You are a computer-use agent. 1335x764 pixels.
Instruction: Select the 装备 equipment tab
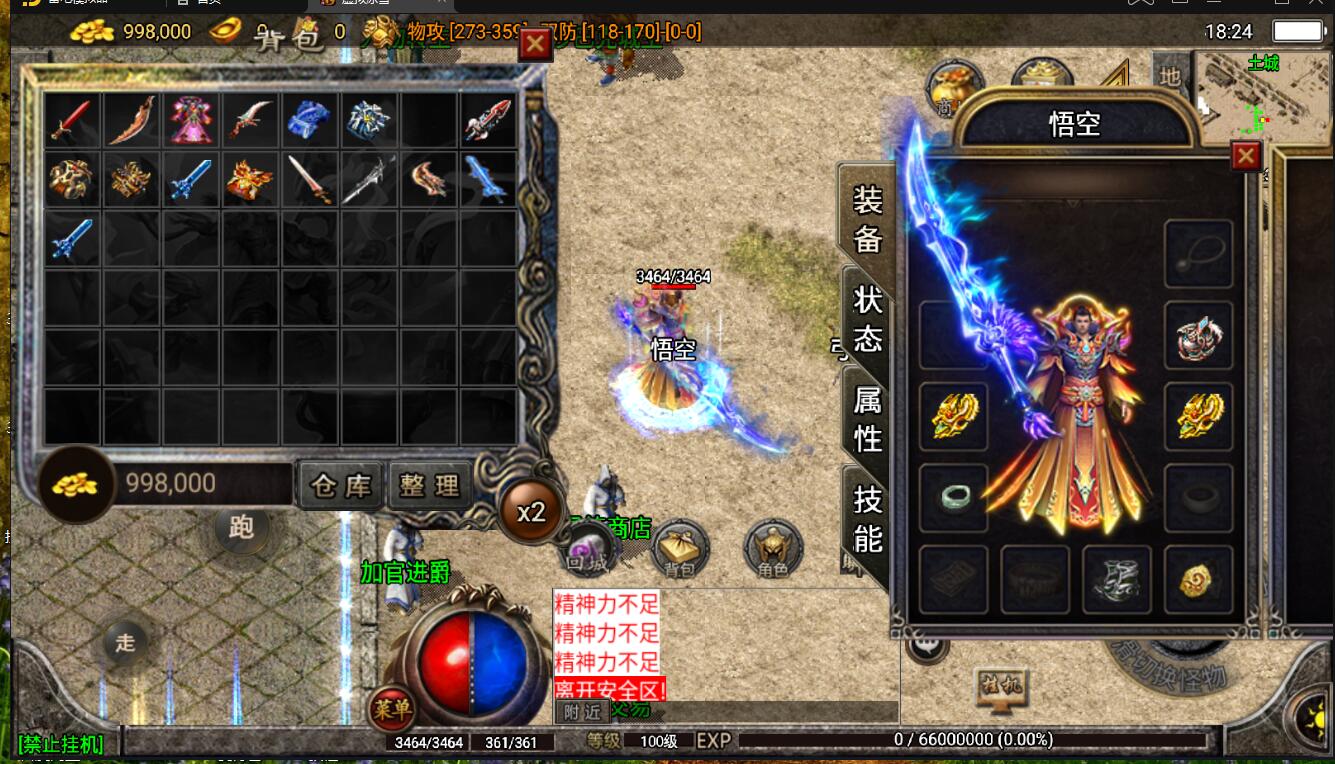pyautogui.click(x=867, y=219)
